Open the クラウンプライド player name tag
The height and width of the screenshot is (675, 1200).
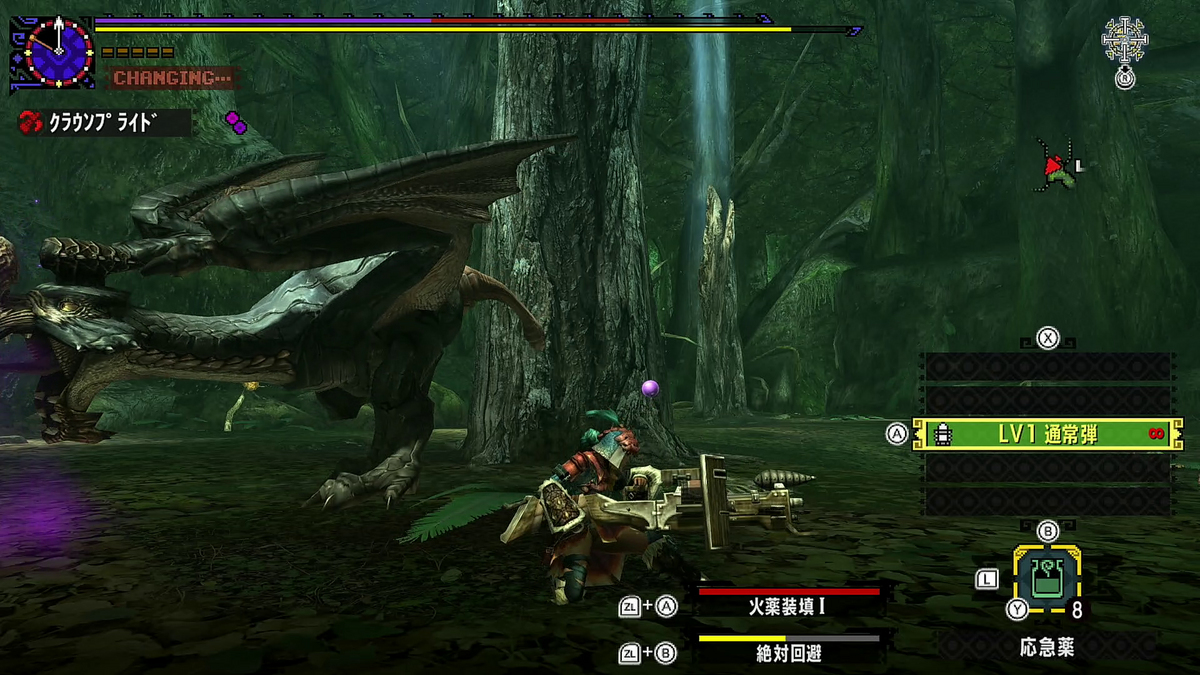click(x=105, y=123)
